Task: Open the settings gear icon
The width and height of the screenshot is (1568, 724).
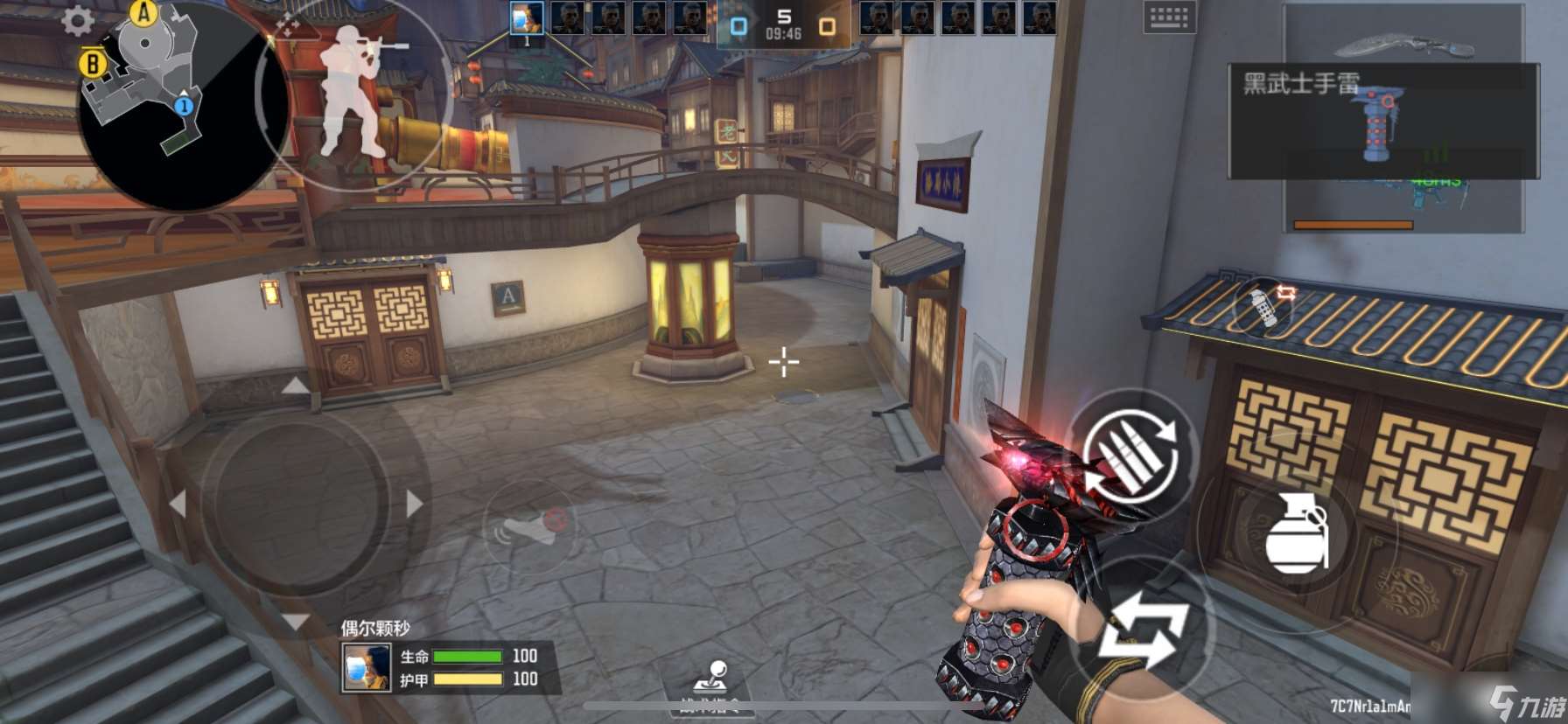Action: pos(78,21)
